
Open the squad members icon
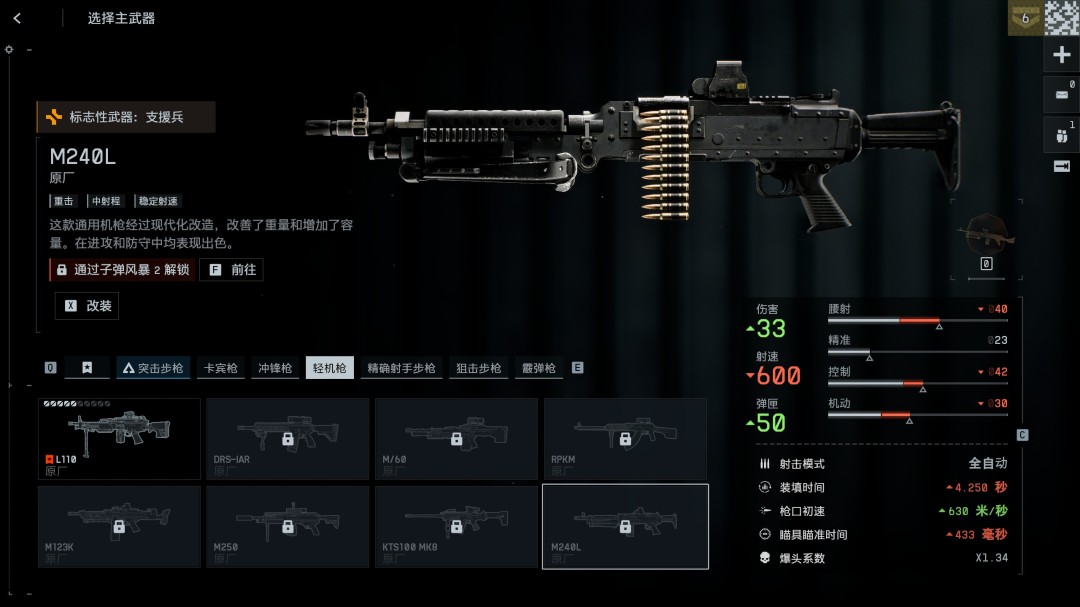pos(1061,133)
